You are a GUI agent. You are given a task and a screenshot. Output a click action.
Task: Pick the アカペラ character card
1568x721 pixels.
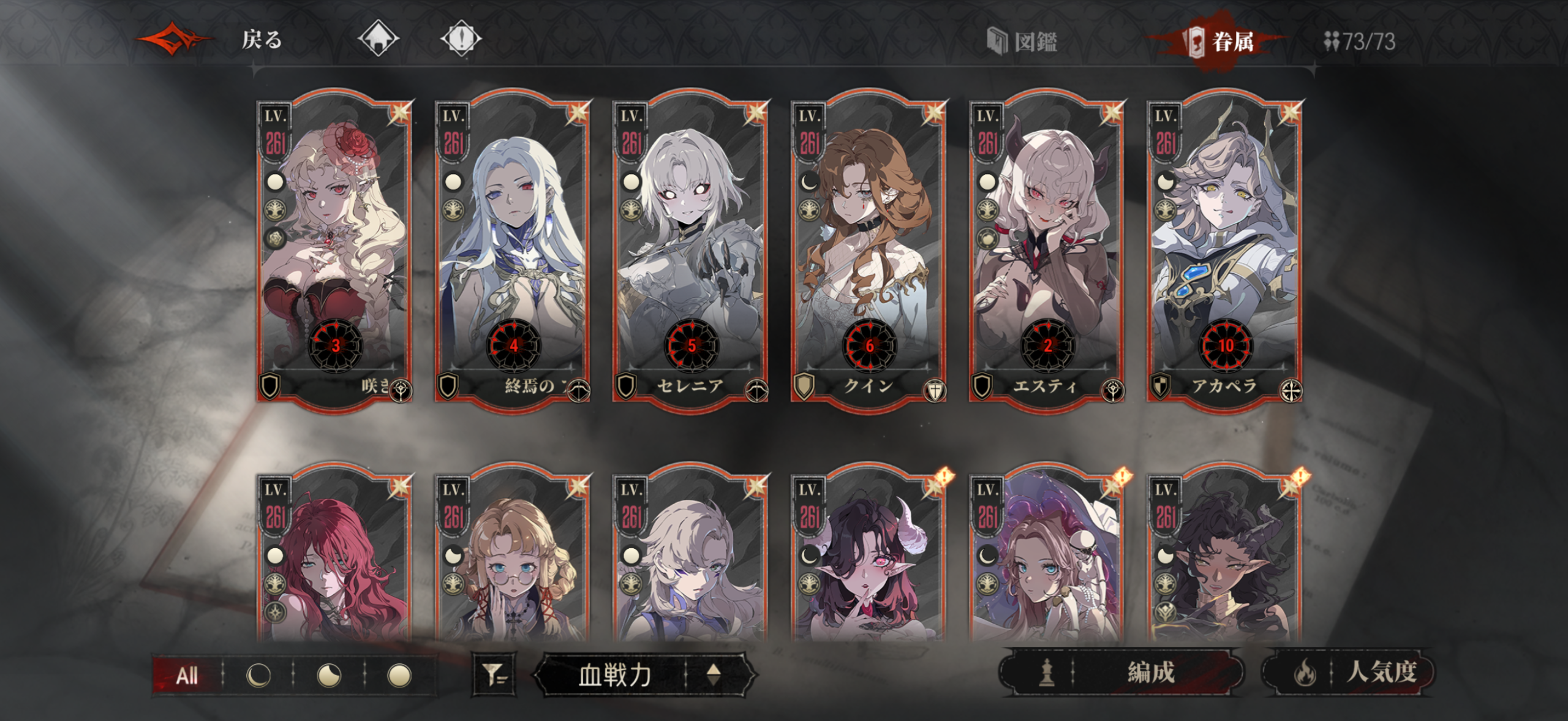click(1224, 251)
